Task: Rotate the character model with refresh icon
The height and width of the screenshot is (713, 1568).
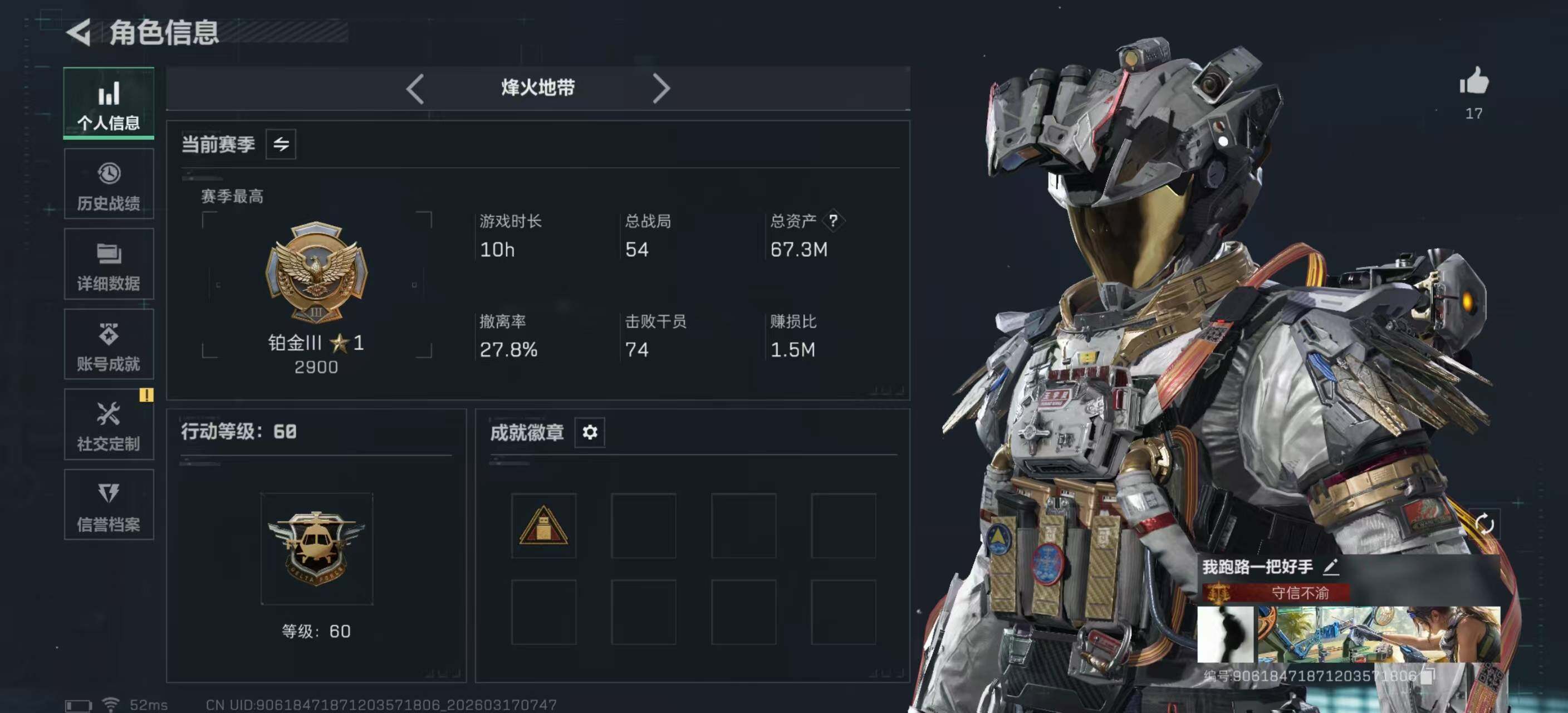Action: (x=1484, y=524)
